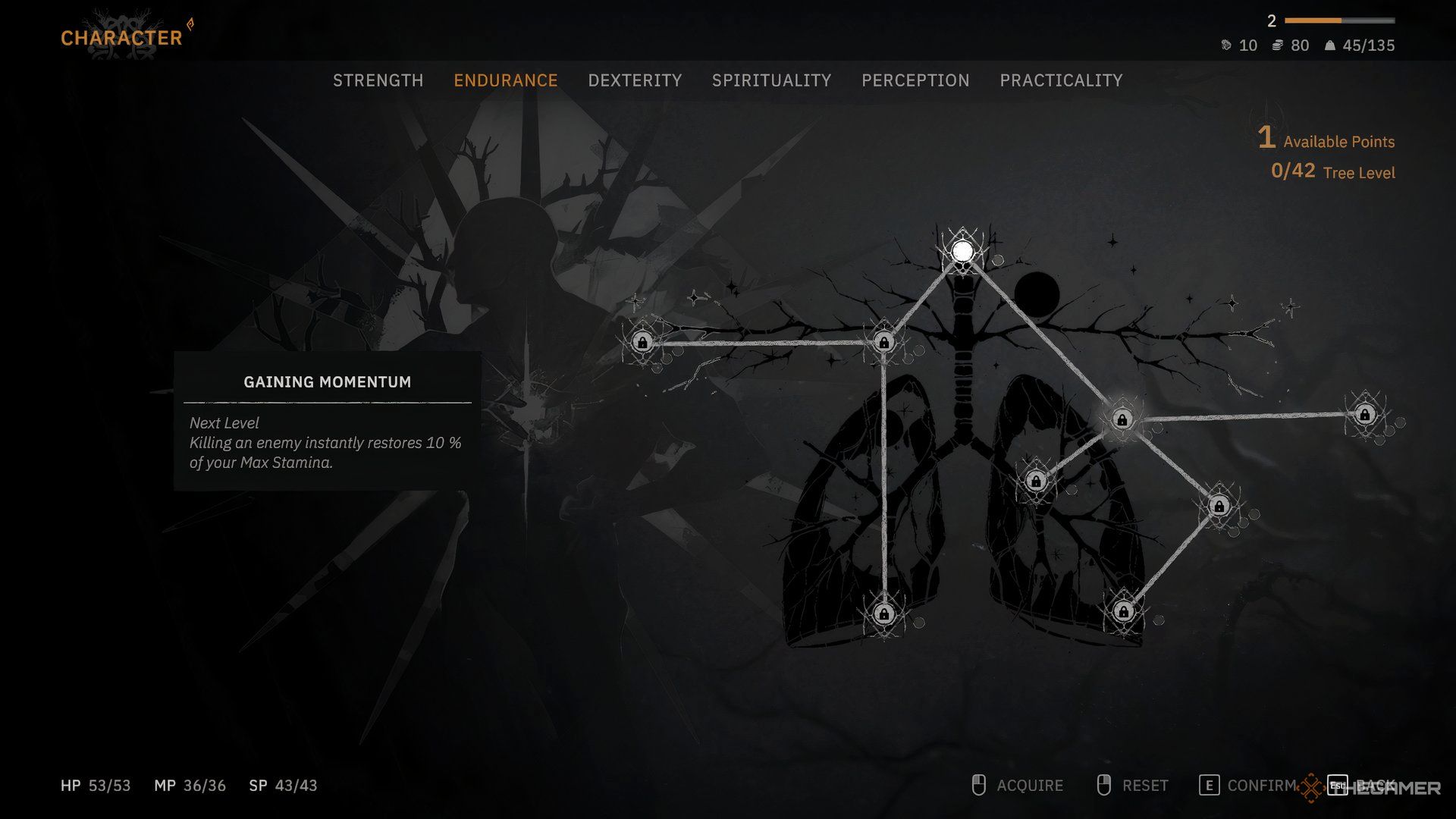
Task: Switch to the Perception tab
Action: (915, 80)
